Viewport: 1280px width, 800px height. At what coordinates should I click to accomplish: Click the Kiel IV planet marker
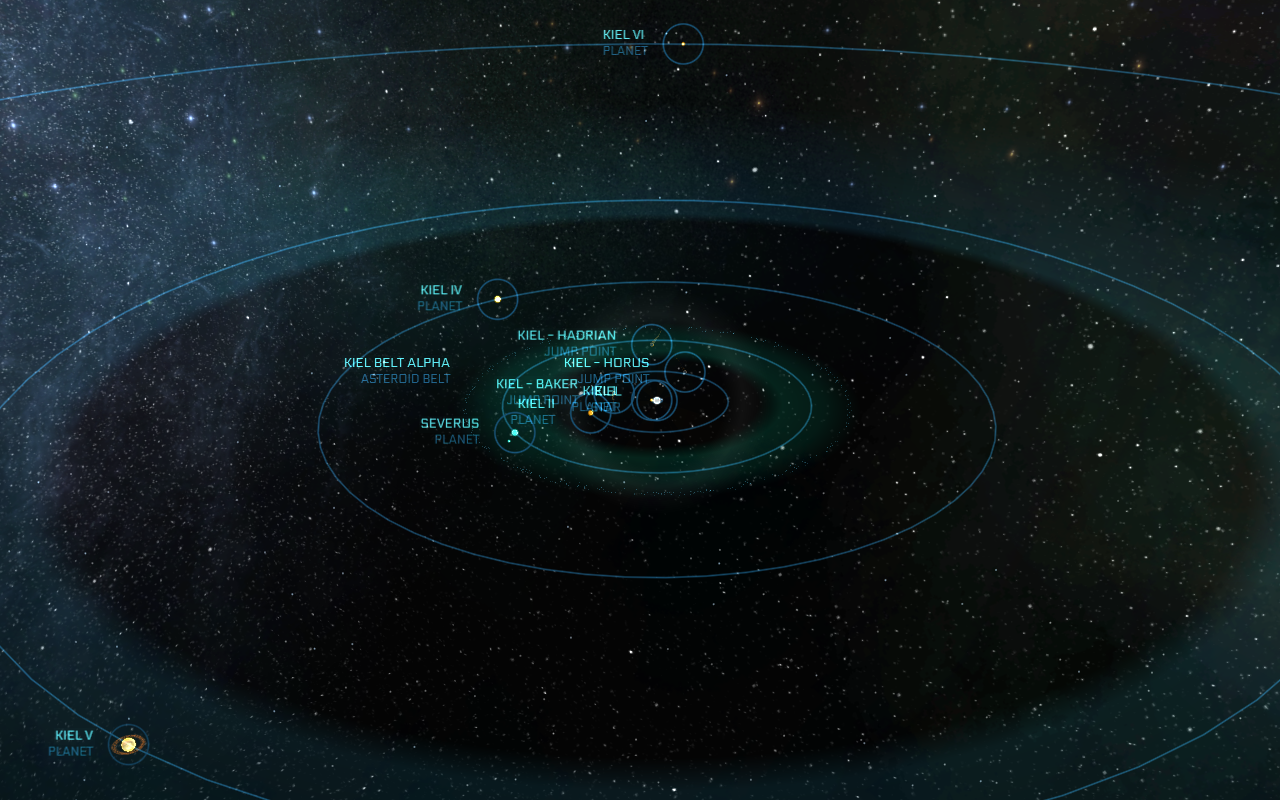497,298
